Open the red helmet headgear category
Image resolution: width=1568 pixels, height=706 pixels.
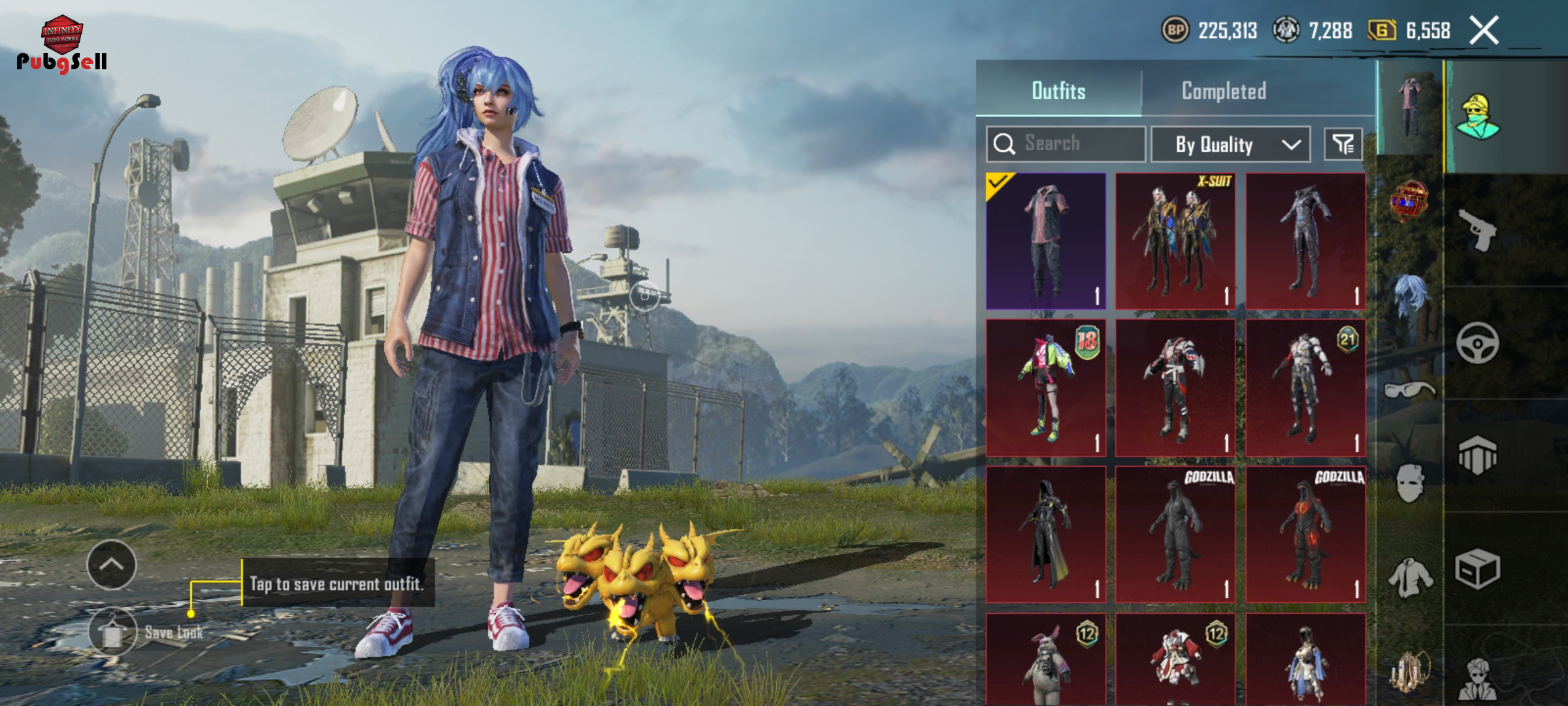1410,201
